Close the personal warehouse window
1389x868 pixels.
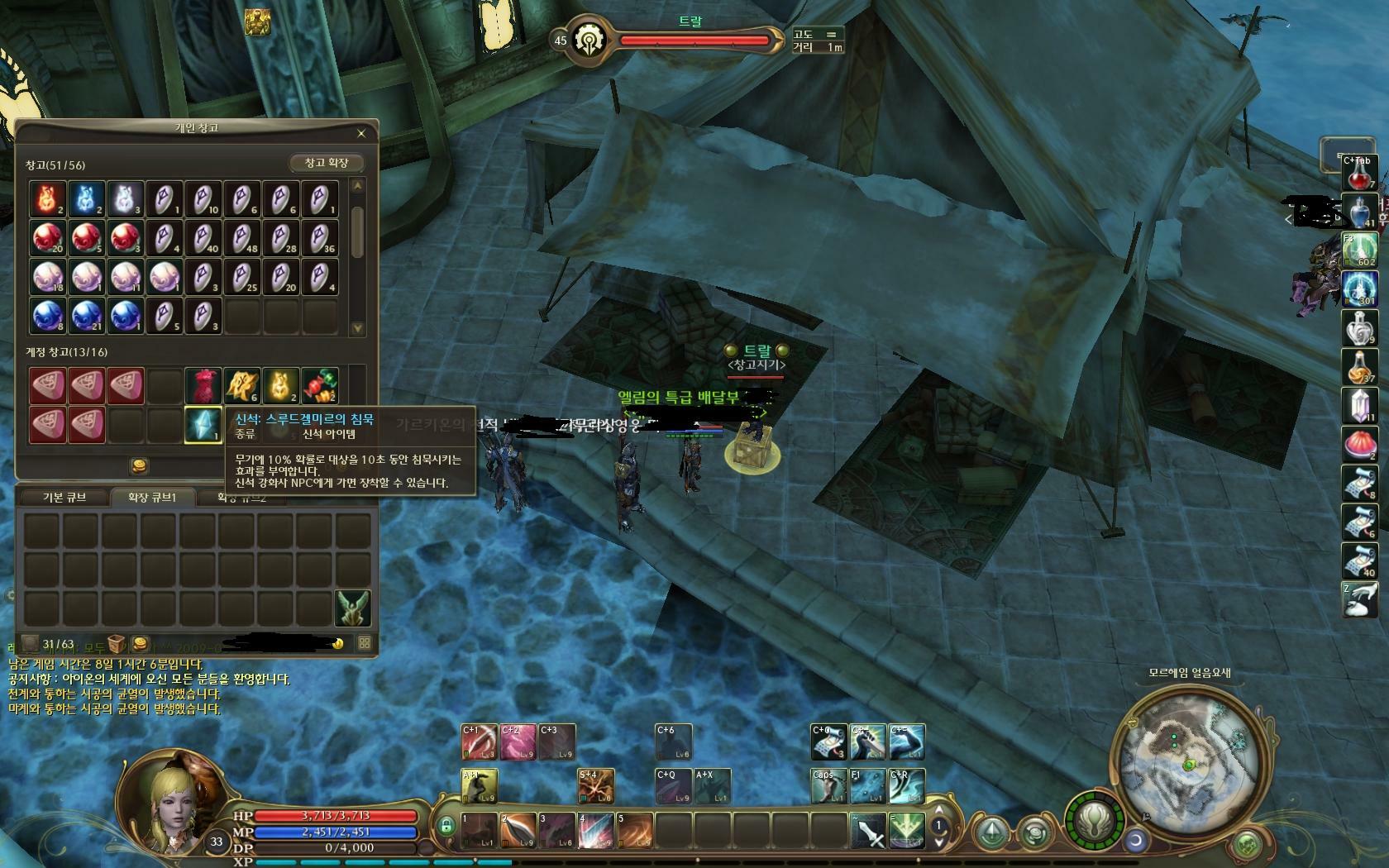tap(360, 133)
